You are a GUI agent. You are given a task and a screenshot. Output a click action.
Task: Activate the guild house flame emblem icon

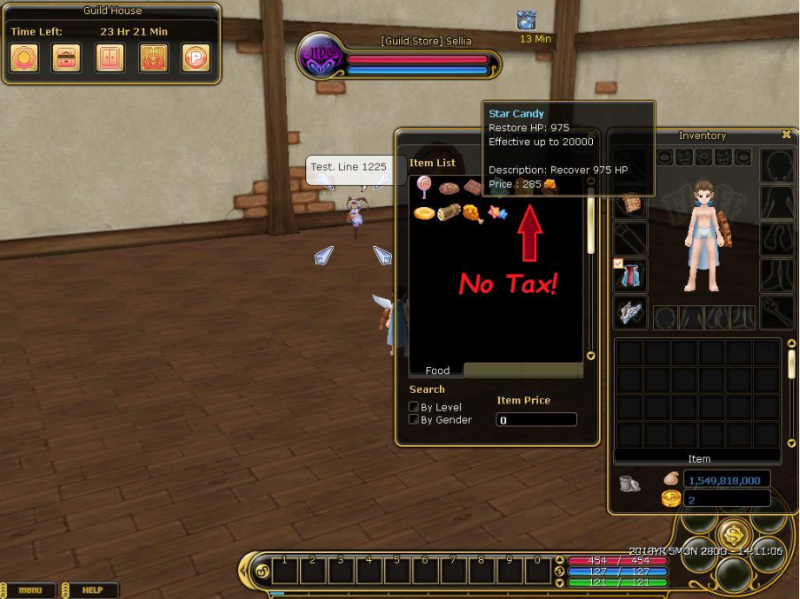tap(153, 57)
